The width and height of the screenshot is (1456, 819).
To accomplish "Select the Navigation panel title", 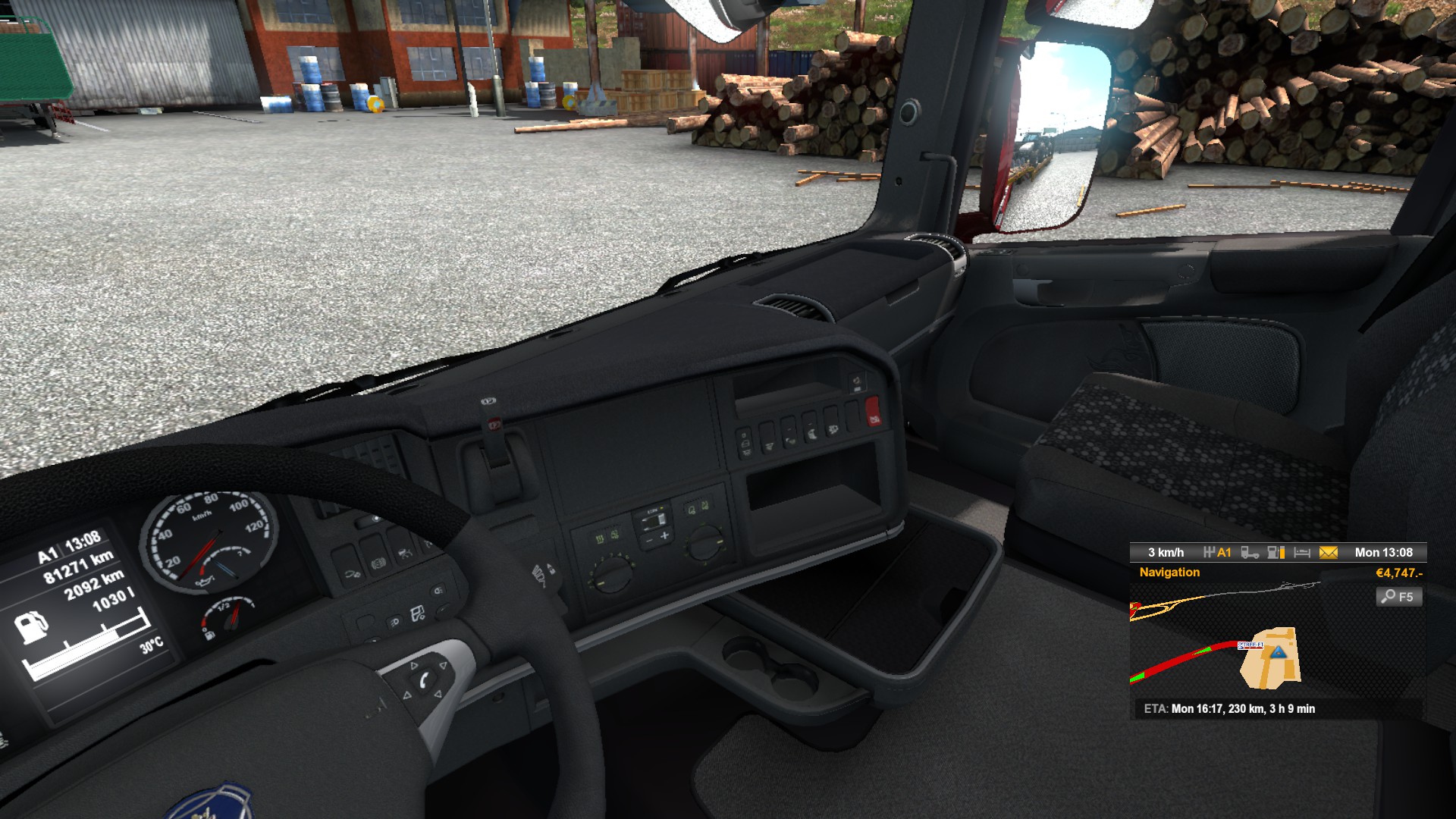I will coord(1169,573).
